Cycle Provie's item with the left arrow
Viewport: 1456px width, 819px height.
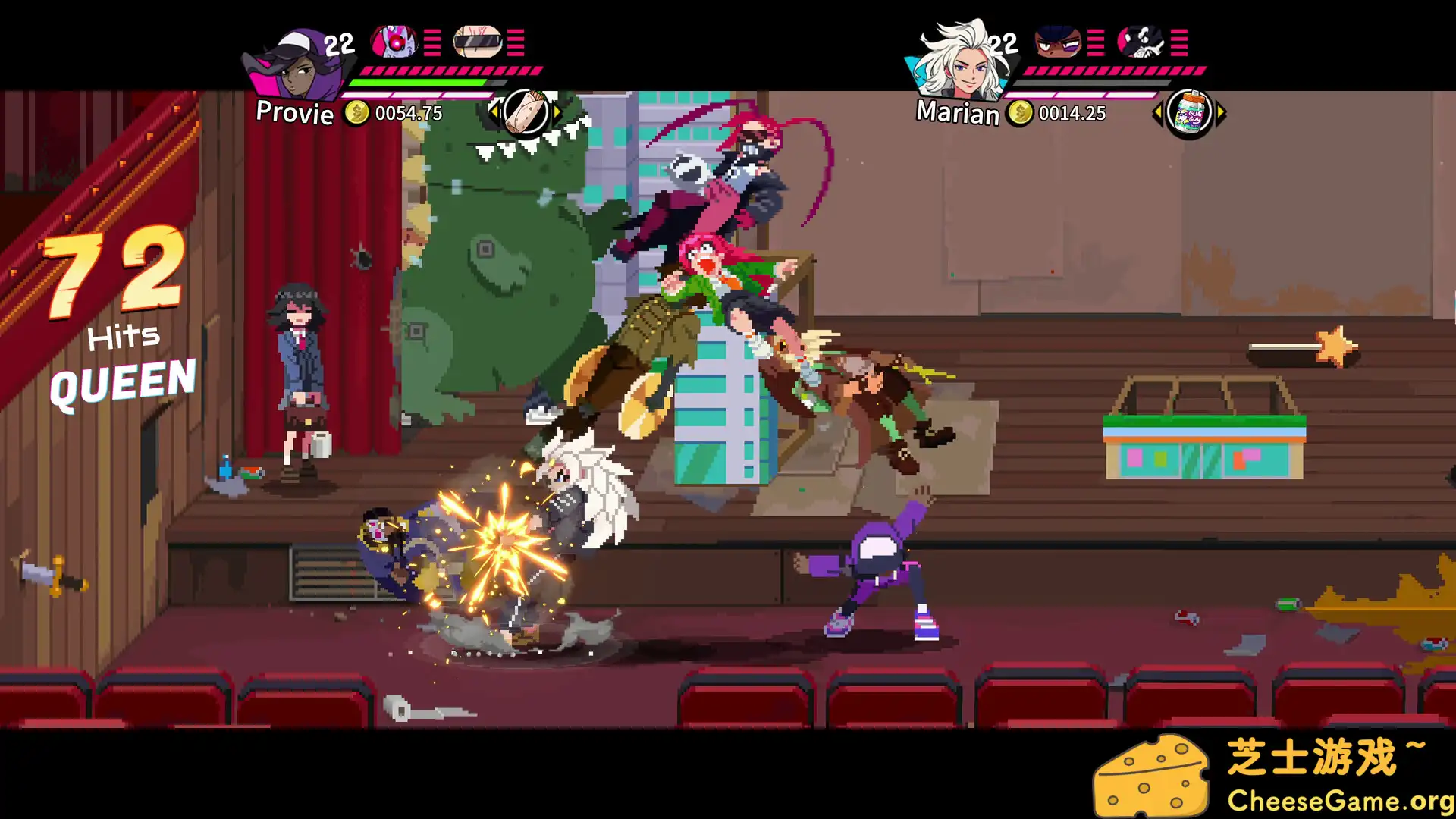(494, 112)
